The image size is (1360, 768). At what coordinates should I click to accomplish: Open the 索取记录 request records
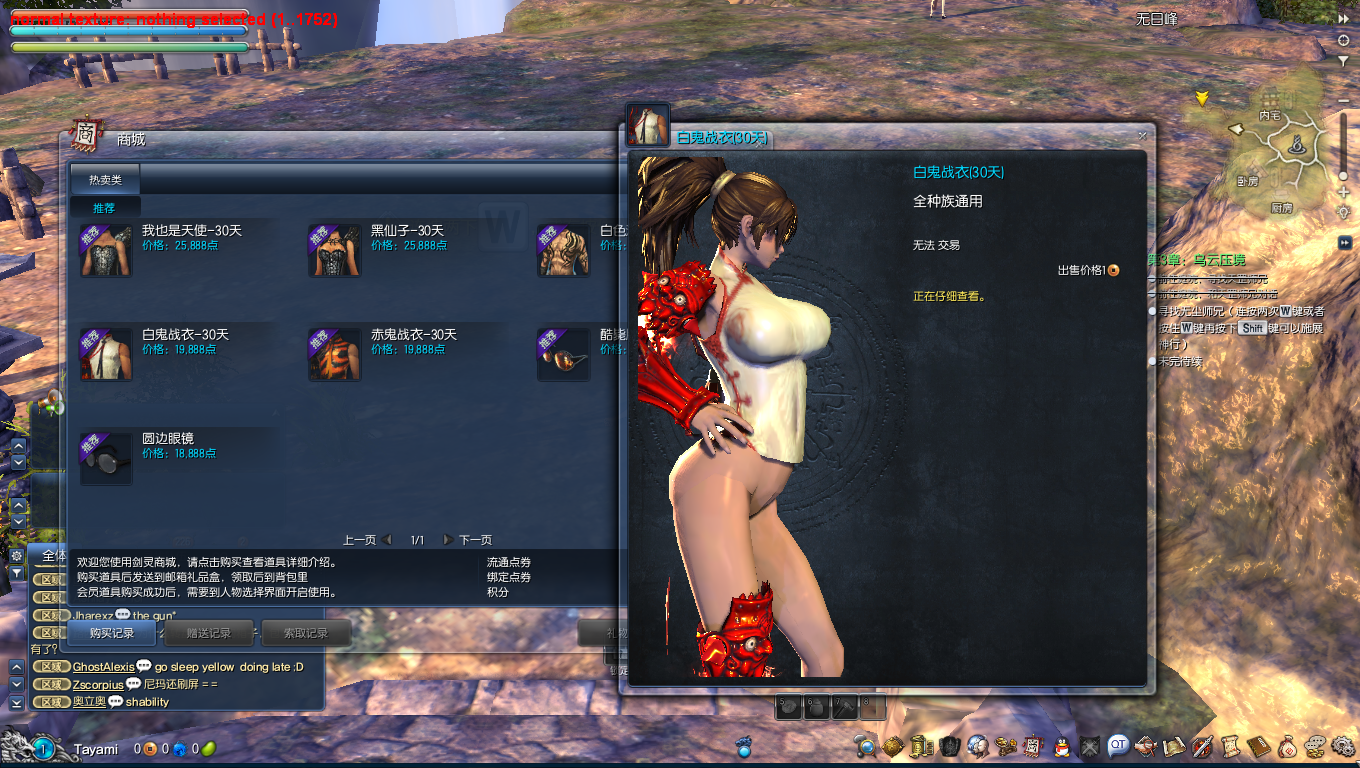pyautogui.click(x=306, y=633)
